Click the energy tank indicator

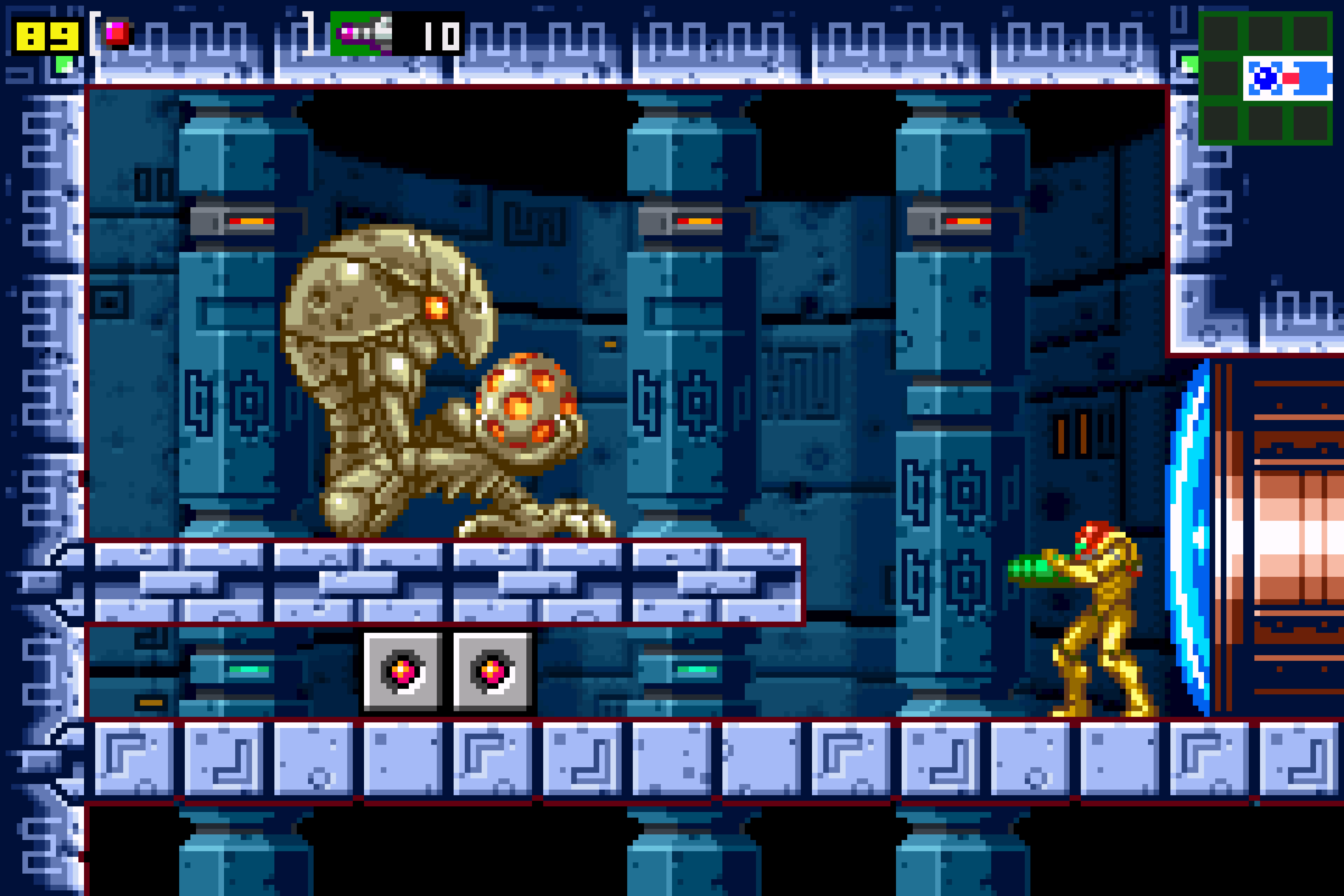point(117,33)
